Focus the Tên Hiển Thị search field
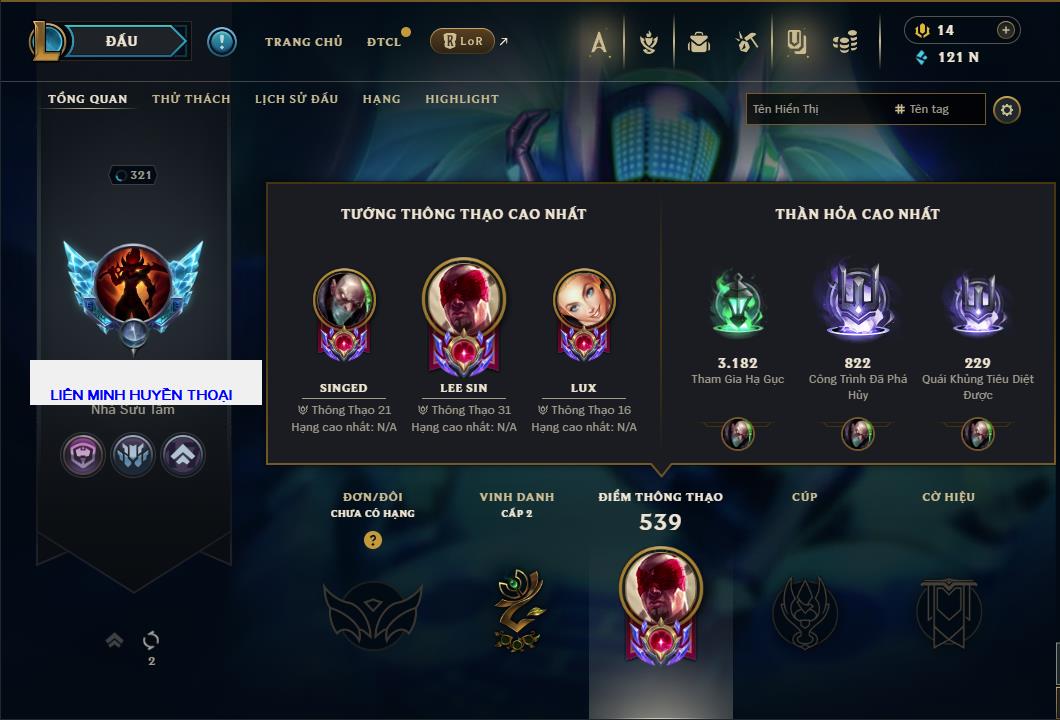 pos(815,109)
